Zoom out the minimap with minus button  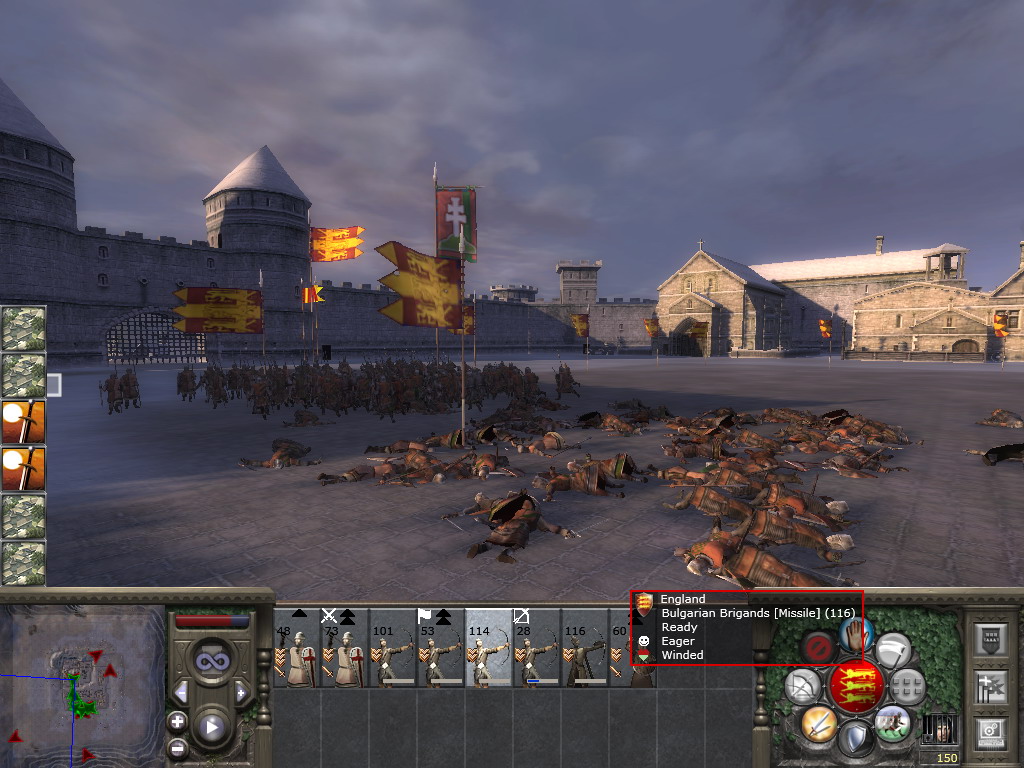pos(177,747)
